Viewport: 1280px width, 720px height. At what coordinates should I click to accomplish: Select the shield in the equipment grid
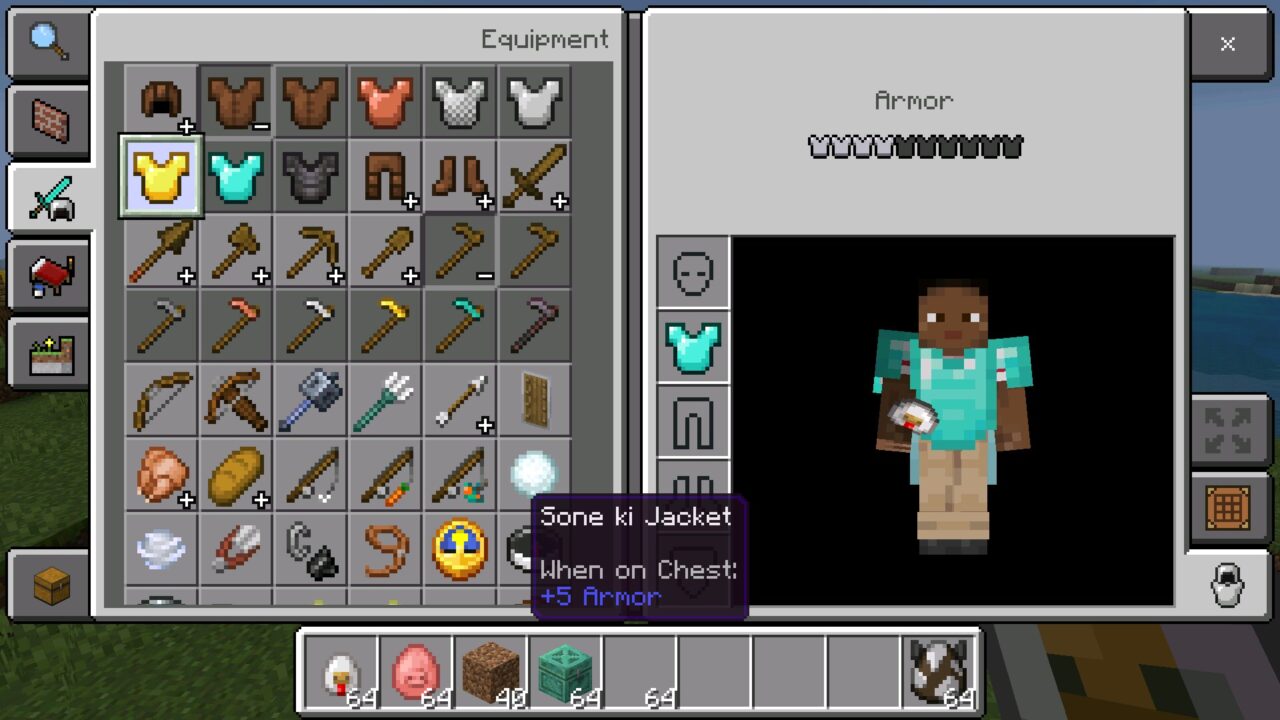(535, 398)
